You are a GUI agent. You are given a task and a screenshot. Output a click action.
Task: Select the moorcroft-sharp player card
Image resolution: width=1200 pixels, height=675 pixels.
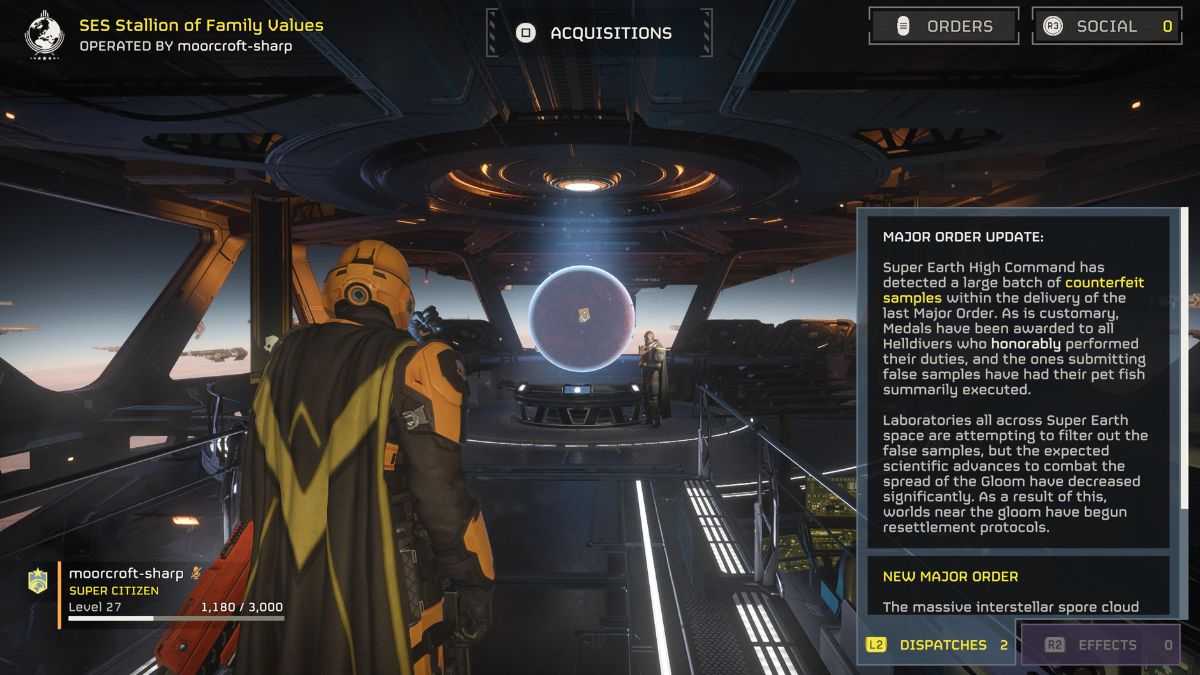[160, 592]
